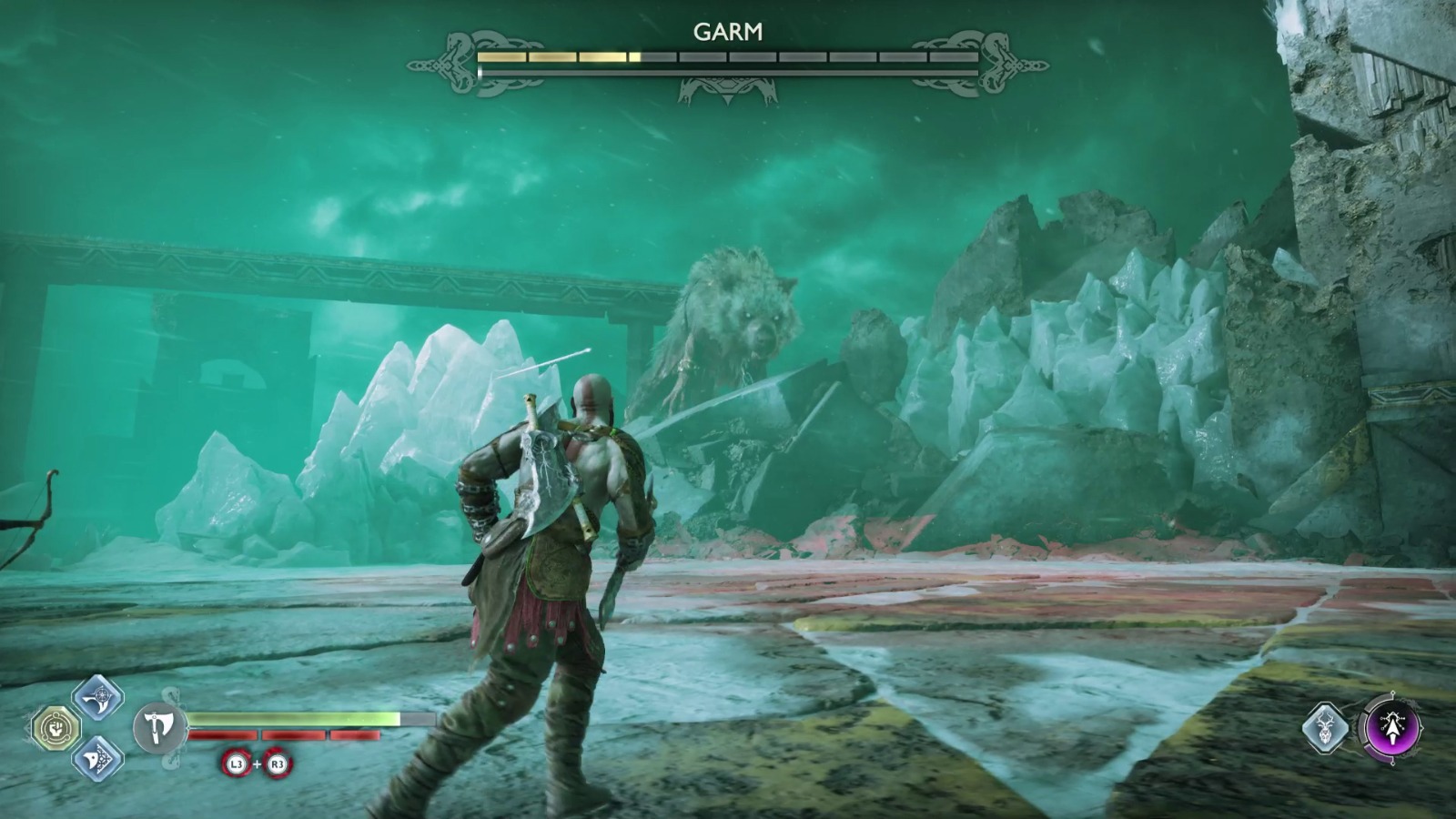Click the stag companion sigil icon
Screen dimensions: 1456x819
[x=1327, y=728]
